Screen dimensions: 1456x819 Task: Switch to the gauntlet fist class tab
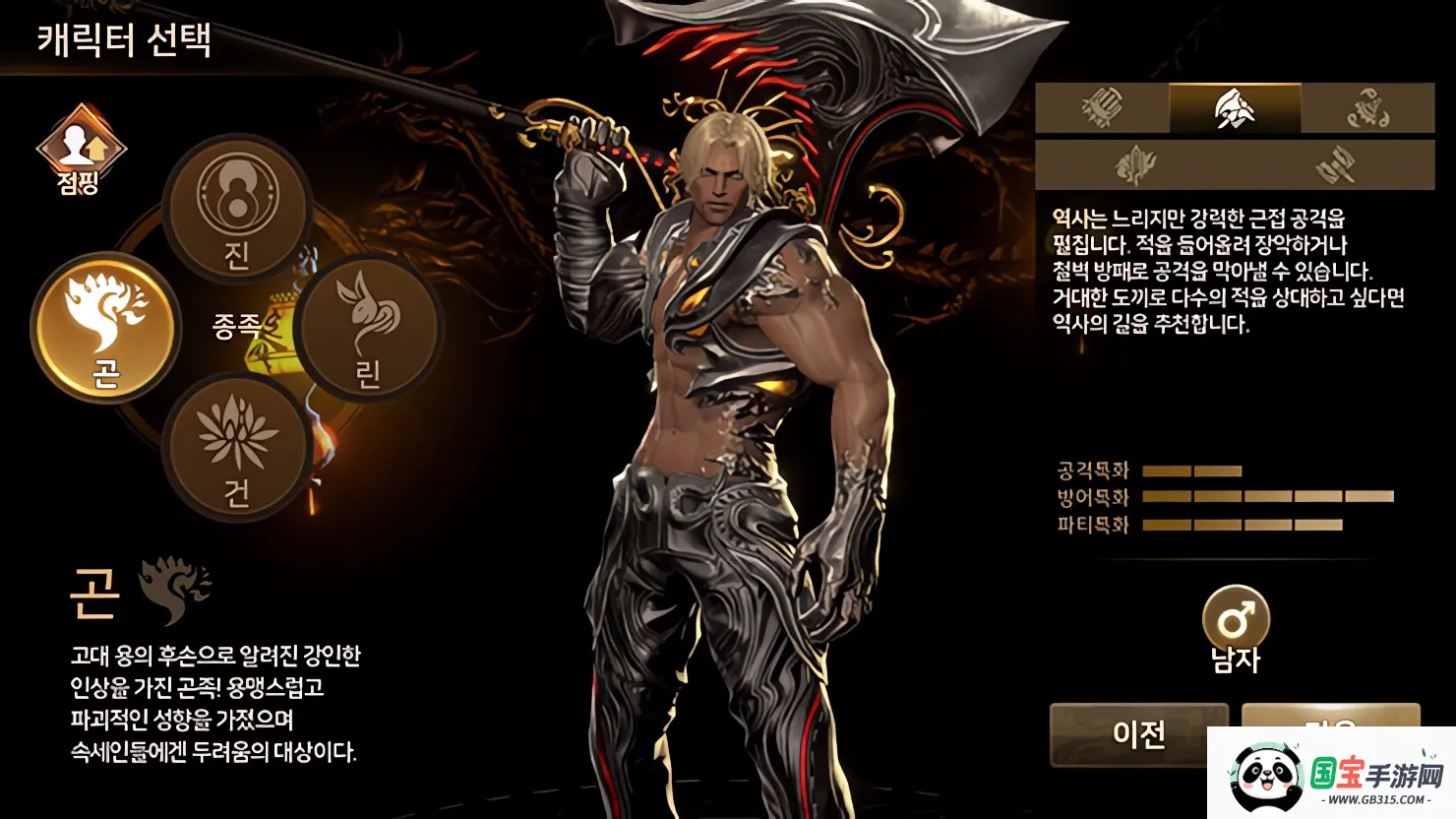click(1102, 108)
